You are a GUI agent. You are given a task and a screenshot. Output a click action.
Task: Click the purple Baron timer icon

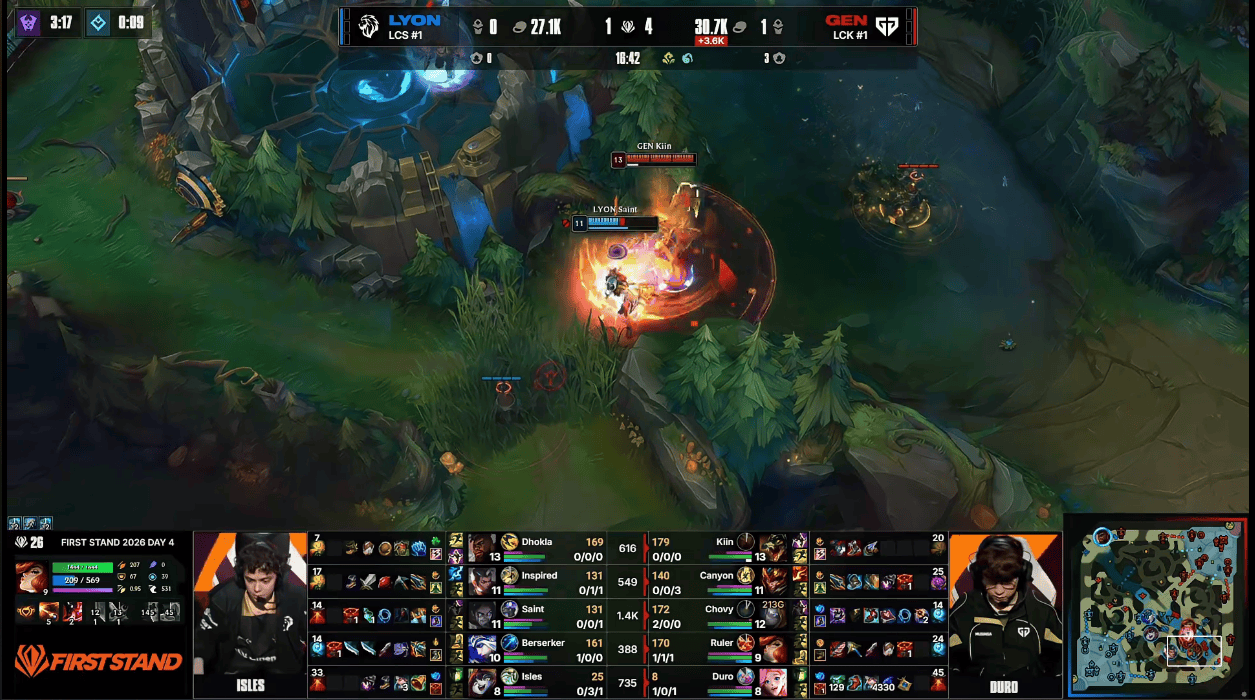(28, 23)
